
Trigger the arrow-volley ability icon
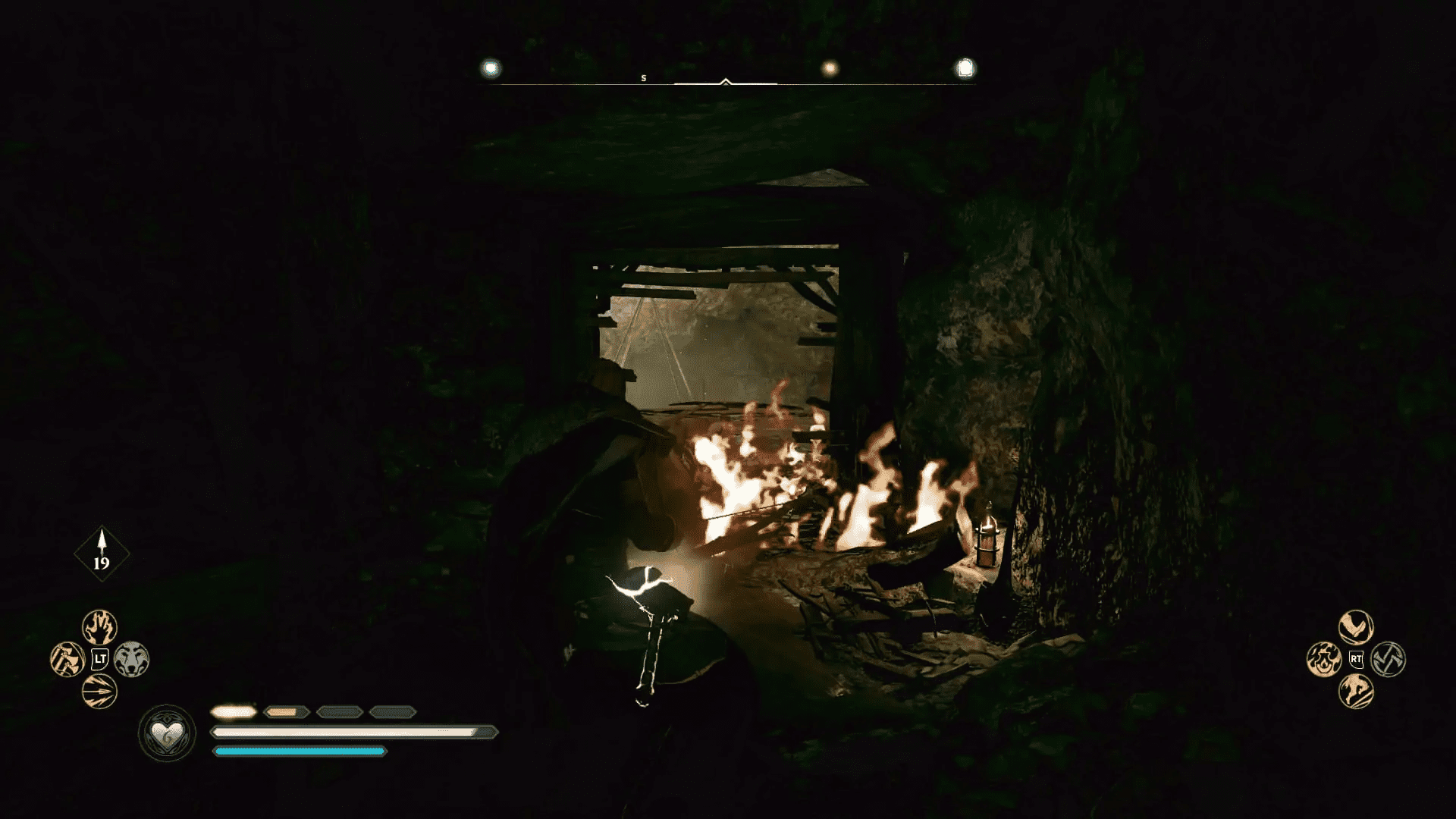(99, 690)
